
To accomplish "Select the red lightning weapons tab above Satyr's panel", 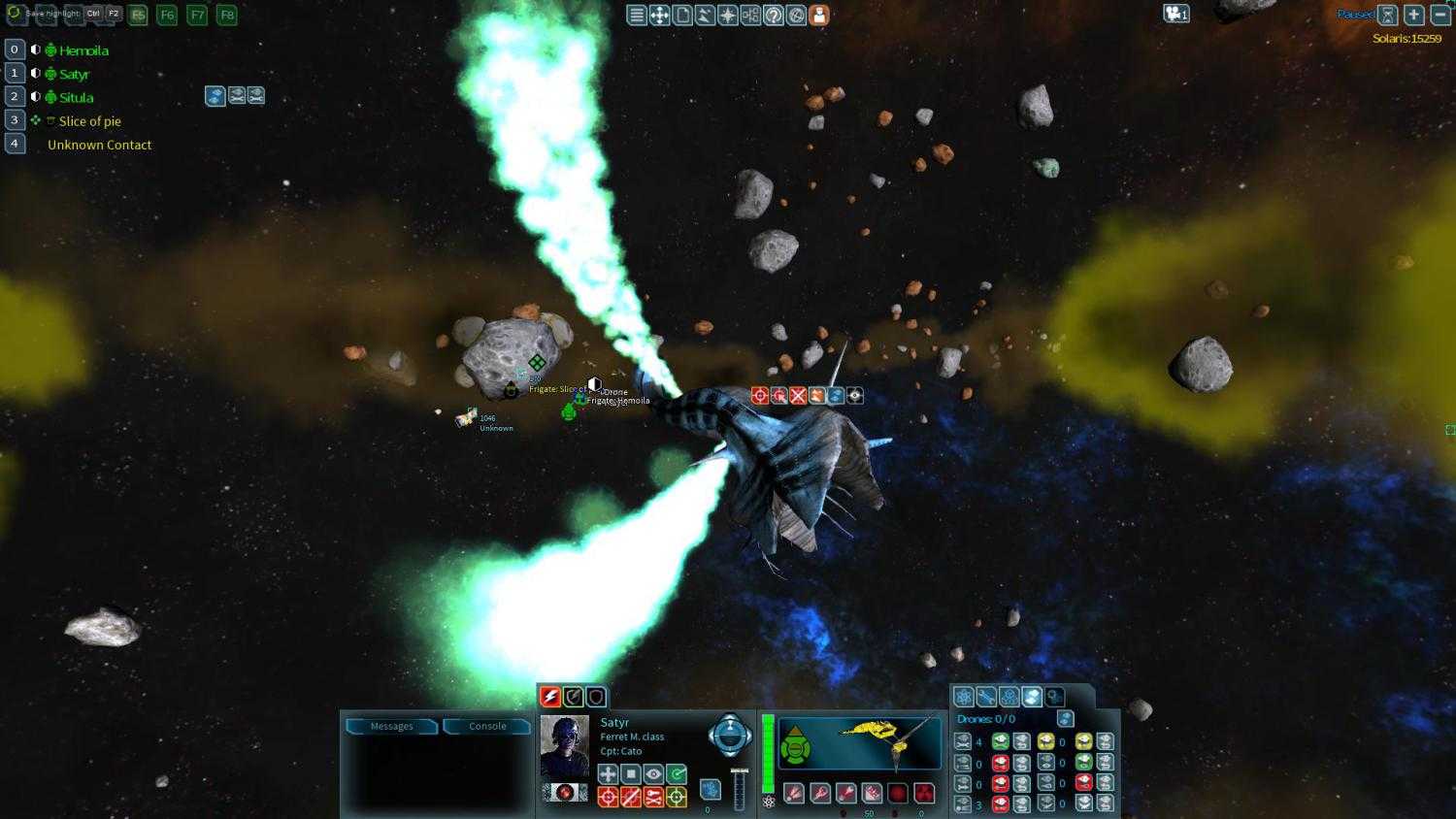I will pos(550,698).
